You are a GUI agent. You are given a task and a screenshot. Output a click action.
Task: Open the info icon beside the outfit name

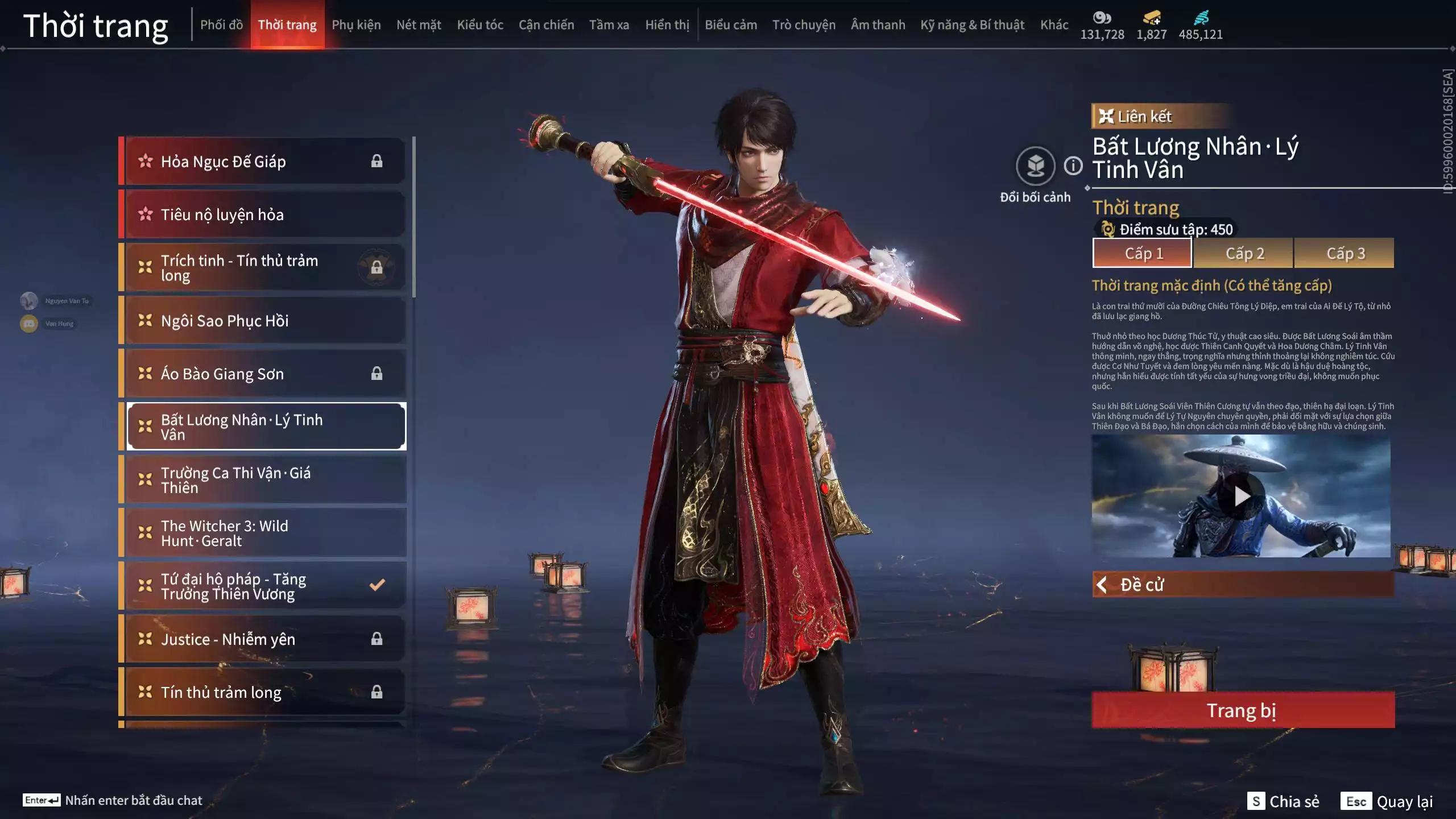tap(1073, 166)
